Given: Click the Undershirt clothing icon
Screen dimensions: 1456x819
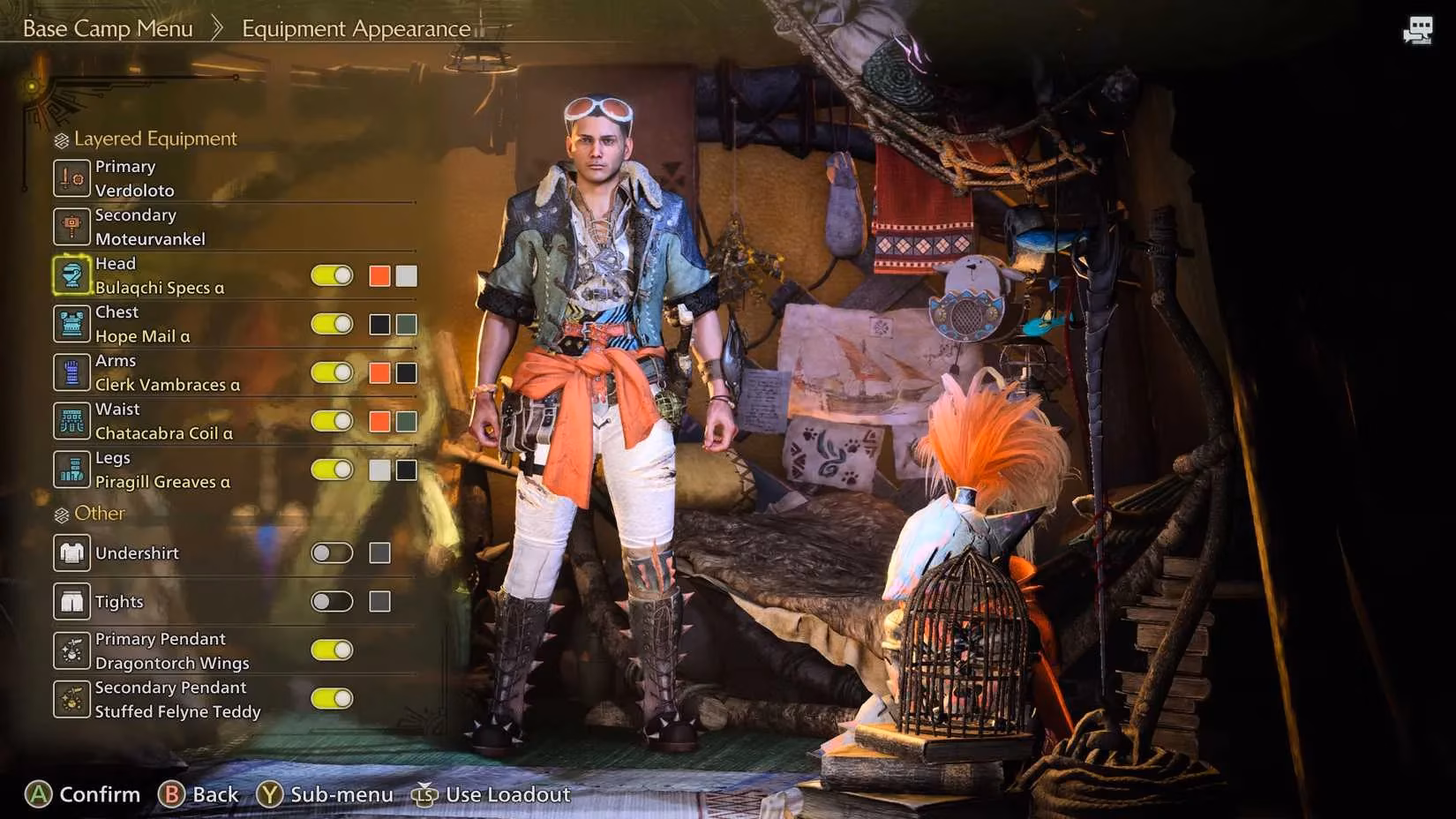Looking at the screenshot, I should pos(71,552).
